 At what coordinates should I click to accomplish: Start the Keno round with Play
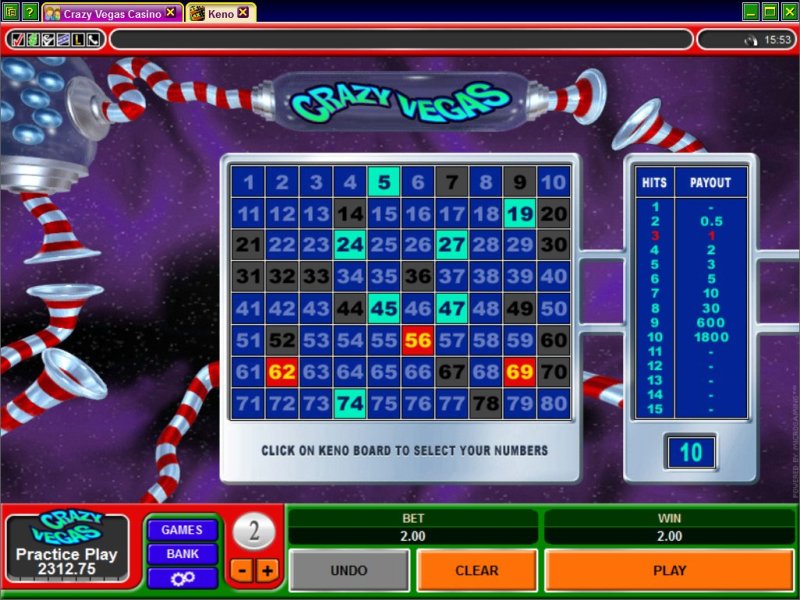pyautogui.click(x=669, y=570)
